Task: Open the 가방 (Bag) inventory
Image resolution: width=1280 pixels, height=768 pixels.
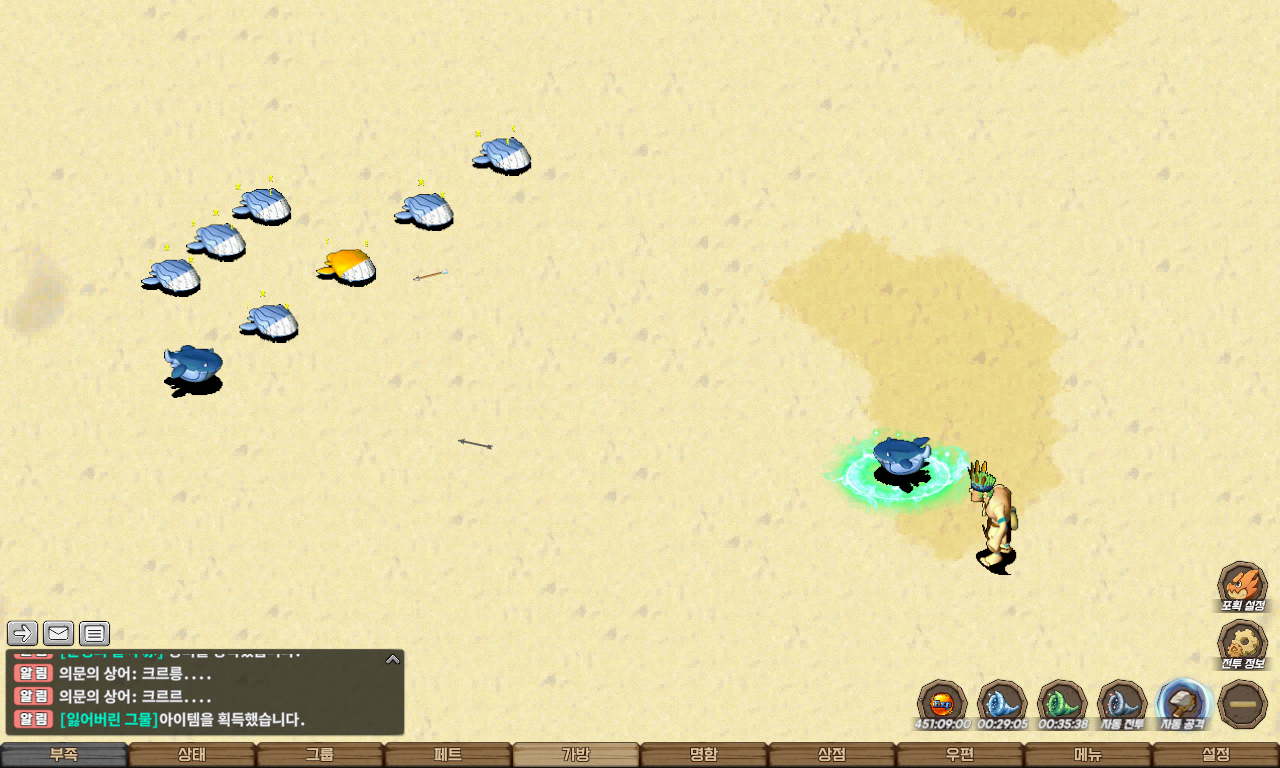Action: pyautogui.click(x=576, y=755)
